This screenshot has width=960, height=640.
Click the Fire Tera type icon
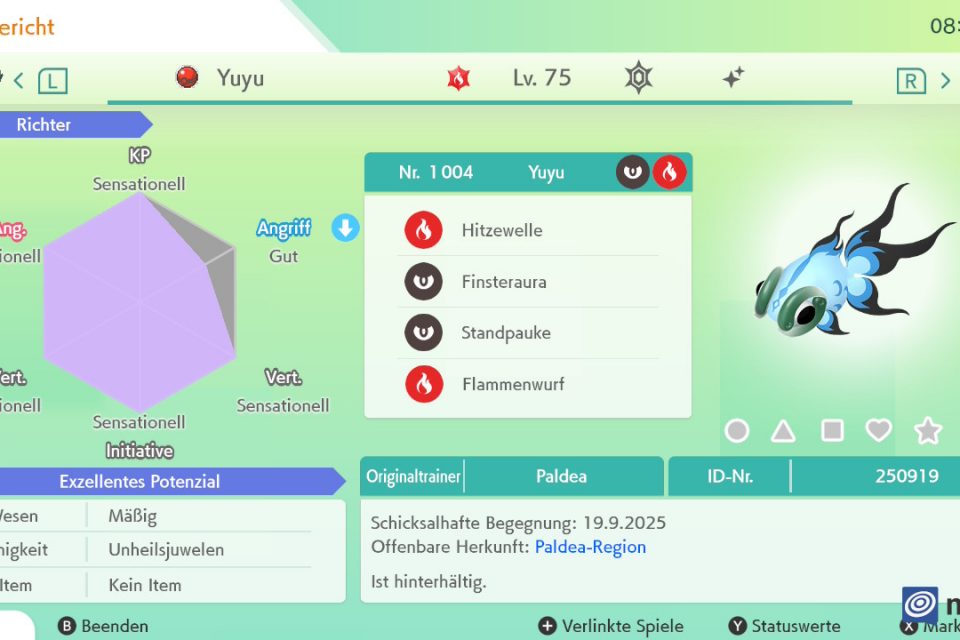459,78
